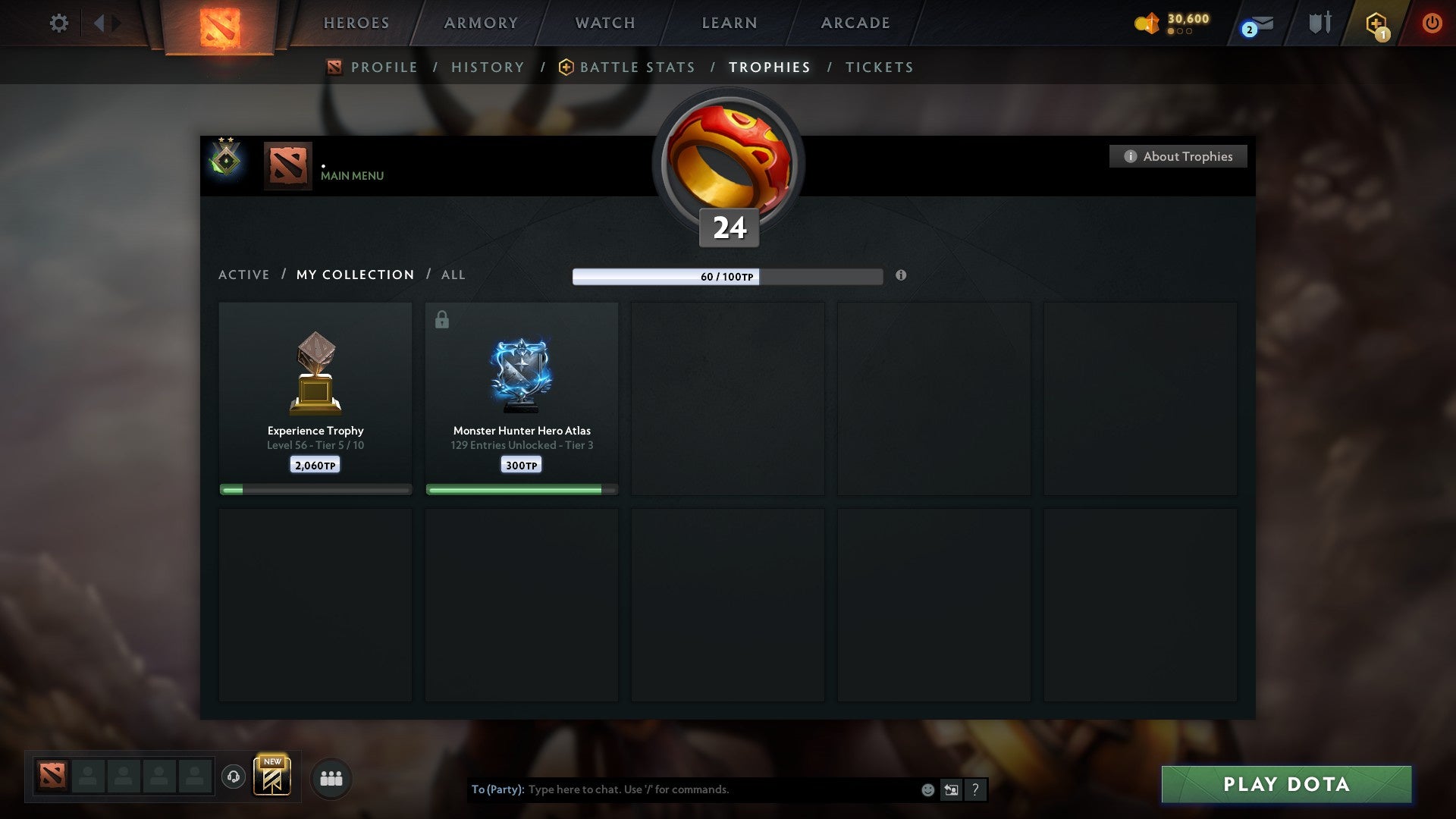Image resolution: width=1456 pixels, height=819 pixels.
Task: Open About Trophies
Action: click(x=1178, y=156)
